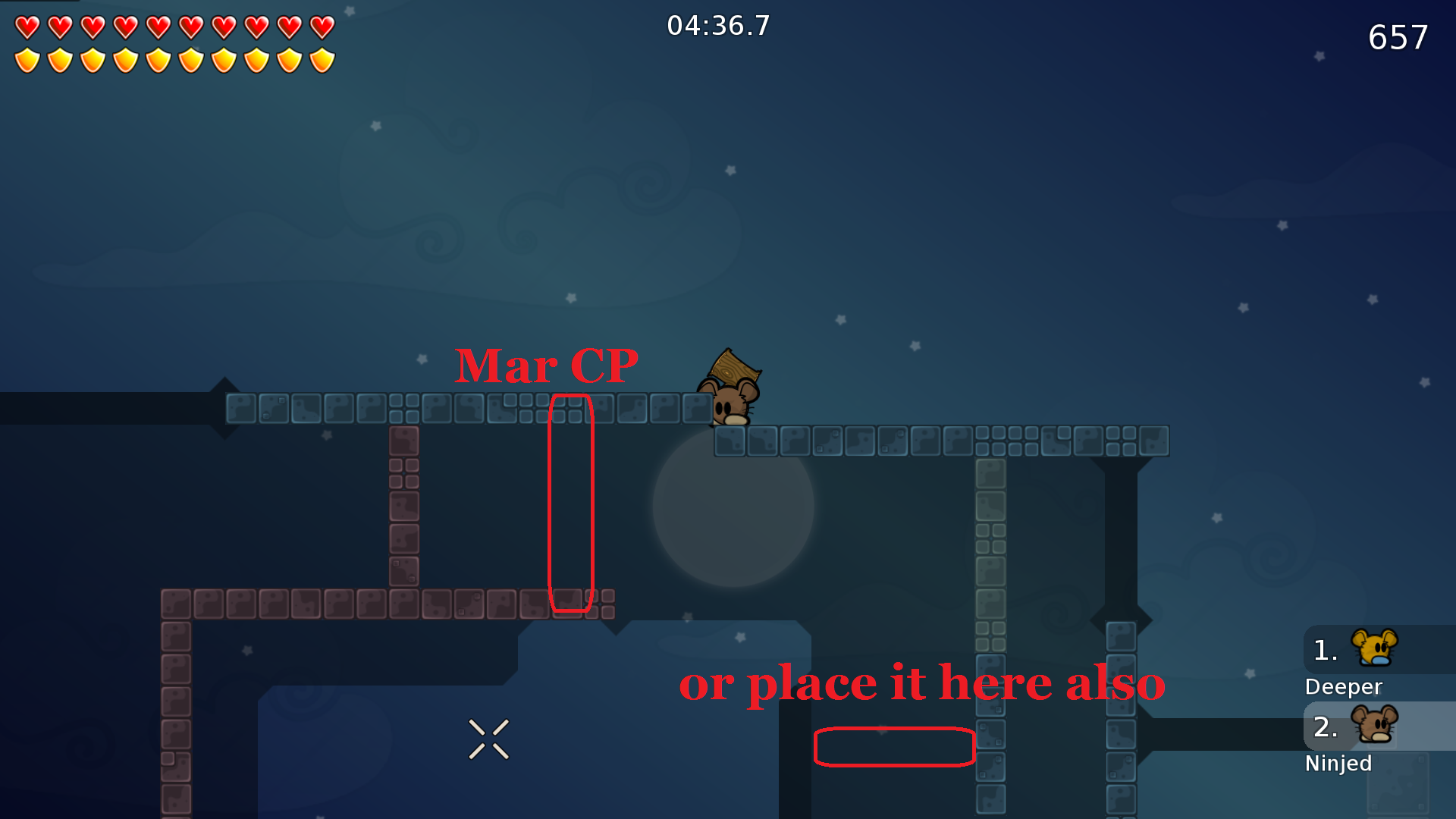Click the race timer showing 04:36.7
Viewport: 1456px width, 819px height.
[717, 25]
